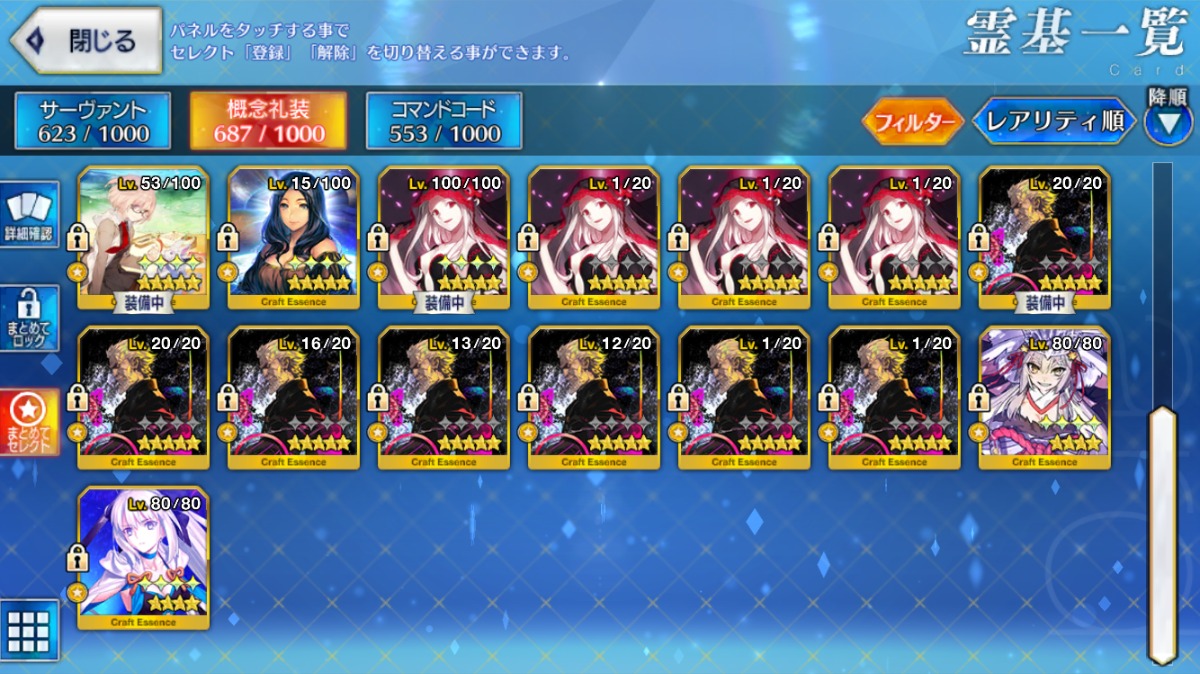Open the コマンドコード tab
This screenshot has width=1200, height=674.
[444, 121]
